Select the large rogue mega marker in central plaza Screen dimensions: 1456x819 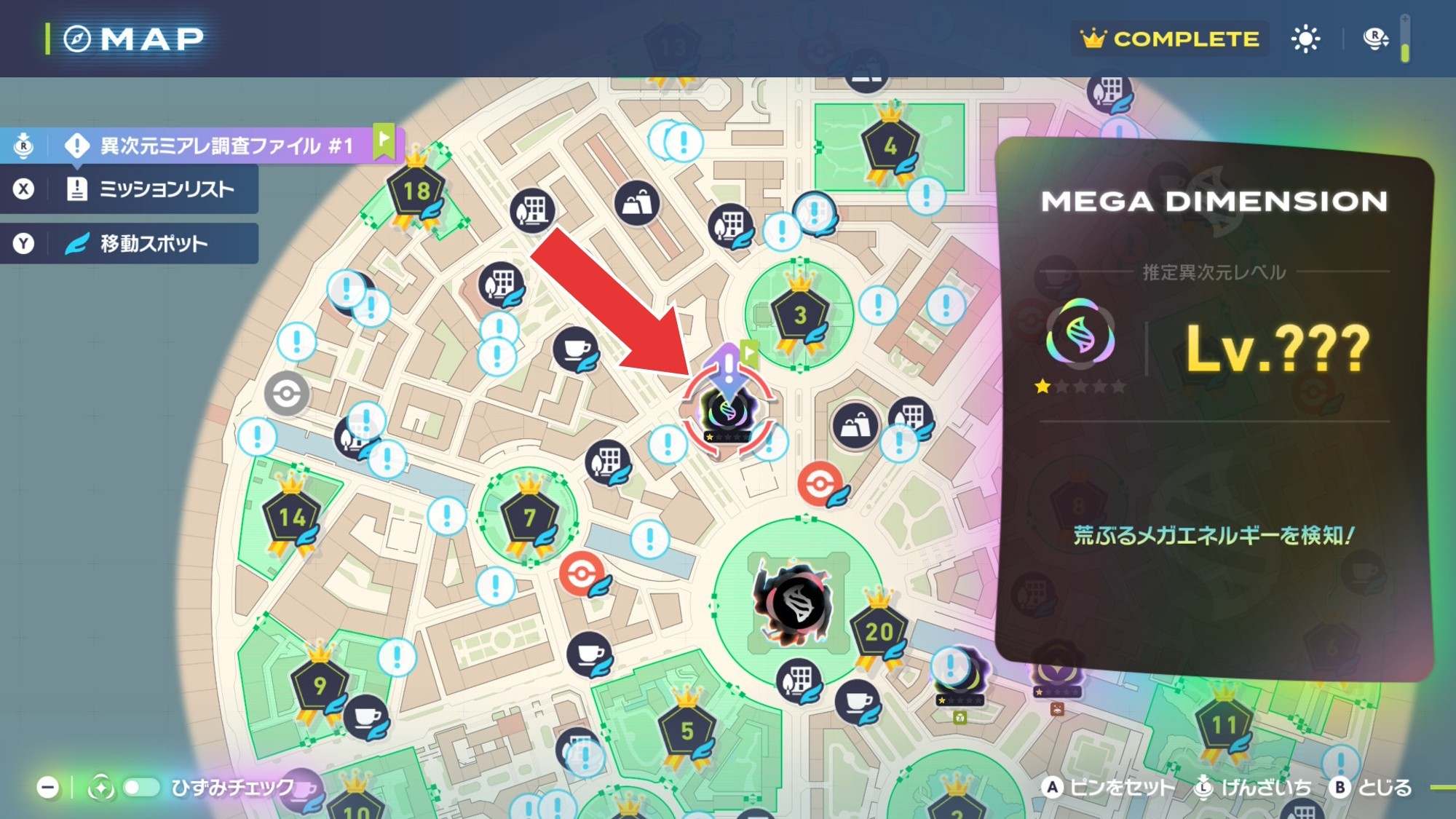(x=796, y=603)
